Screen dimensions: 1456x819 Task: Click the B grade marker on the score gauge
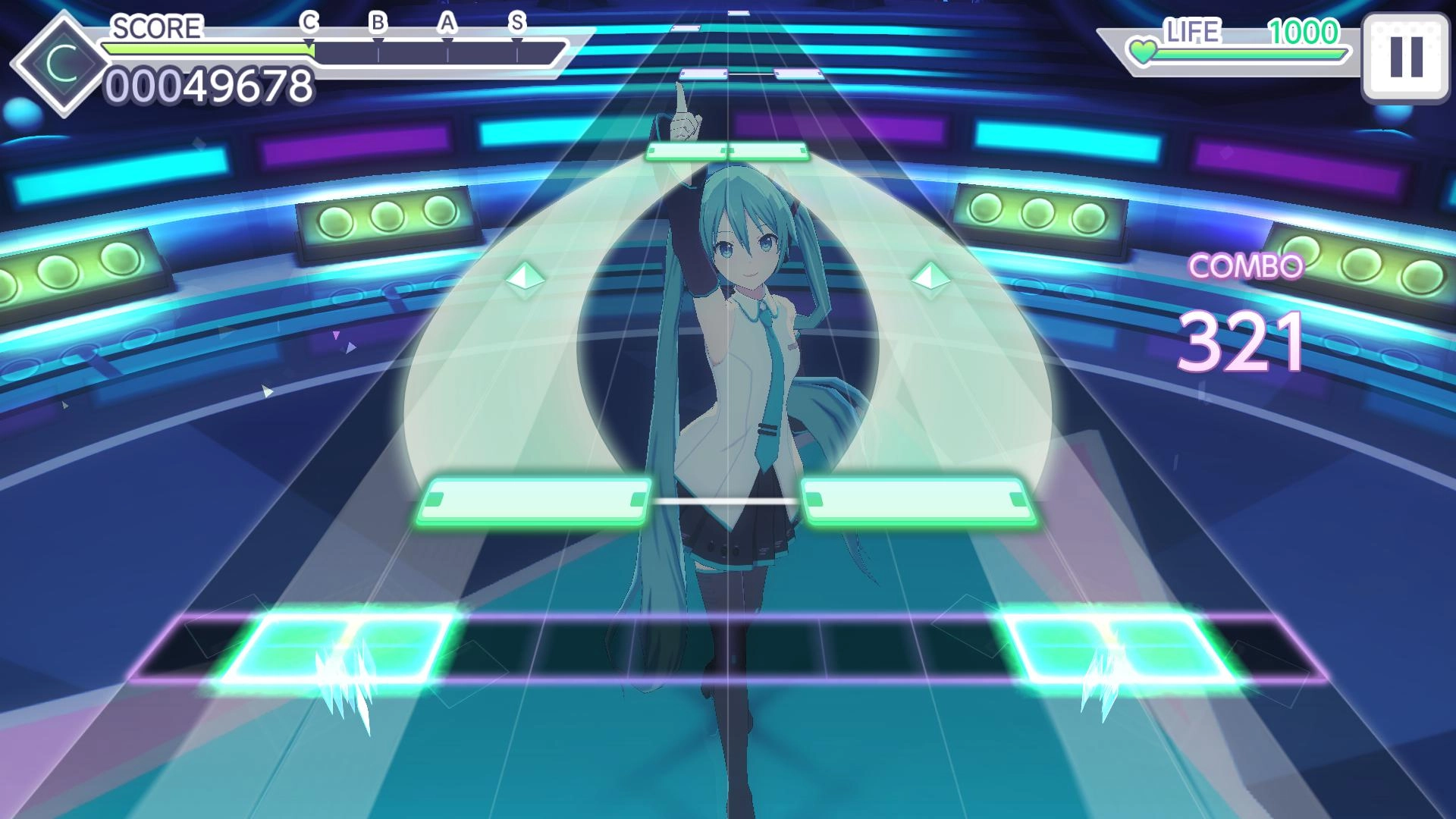[378, 24]
